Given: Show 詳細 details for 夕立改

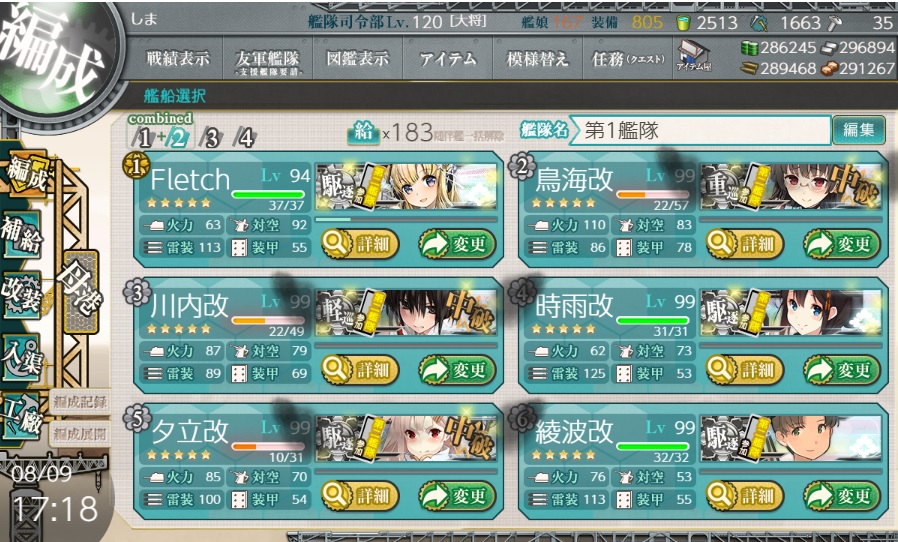Looking at the screenshot, I should (x=358, y=495).
